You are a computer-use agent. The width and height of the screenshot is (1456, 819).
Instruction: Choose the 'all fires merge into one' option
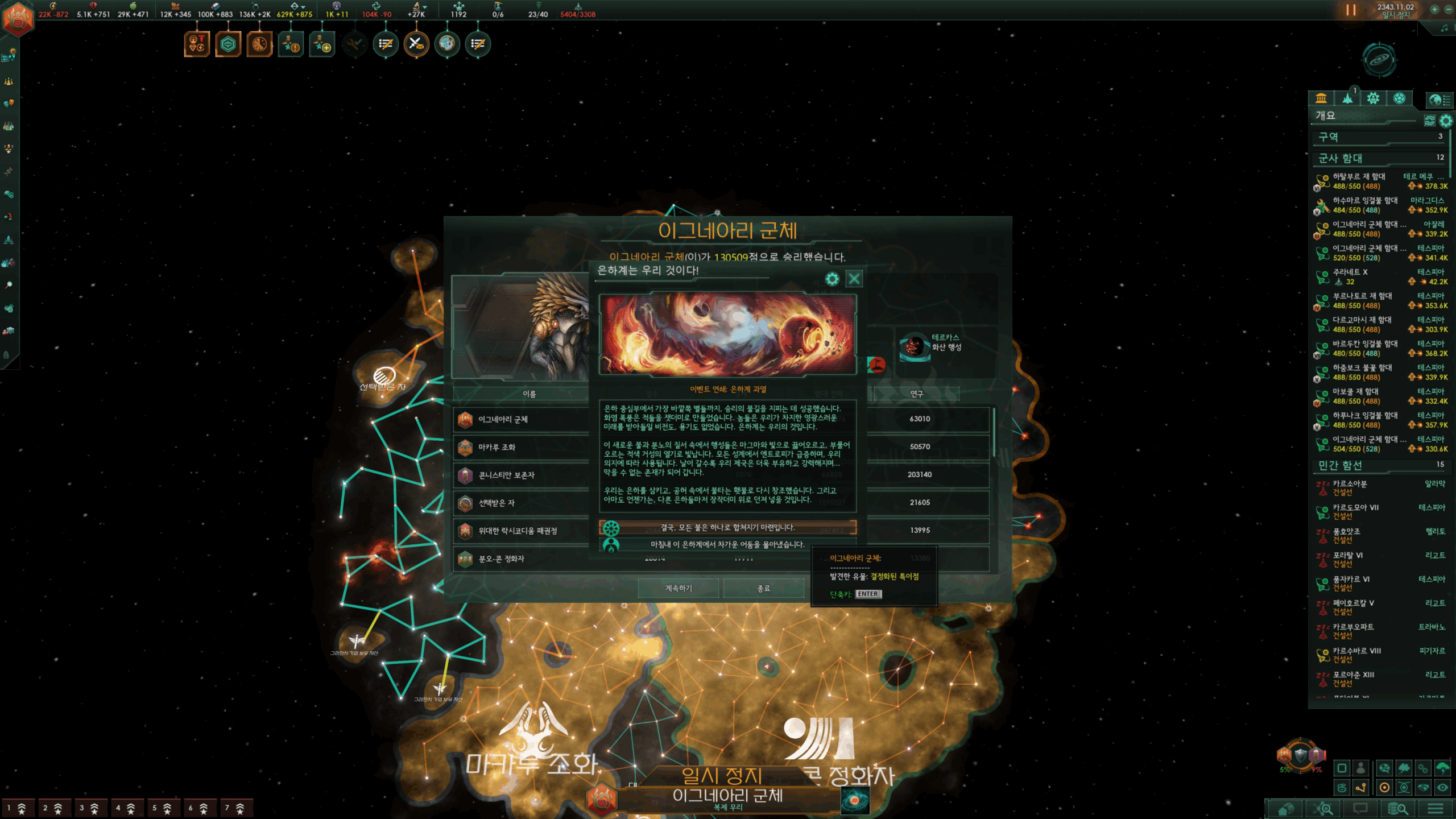click(727, 528)
